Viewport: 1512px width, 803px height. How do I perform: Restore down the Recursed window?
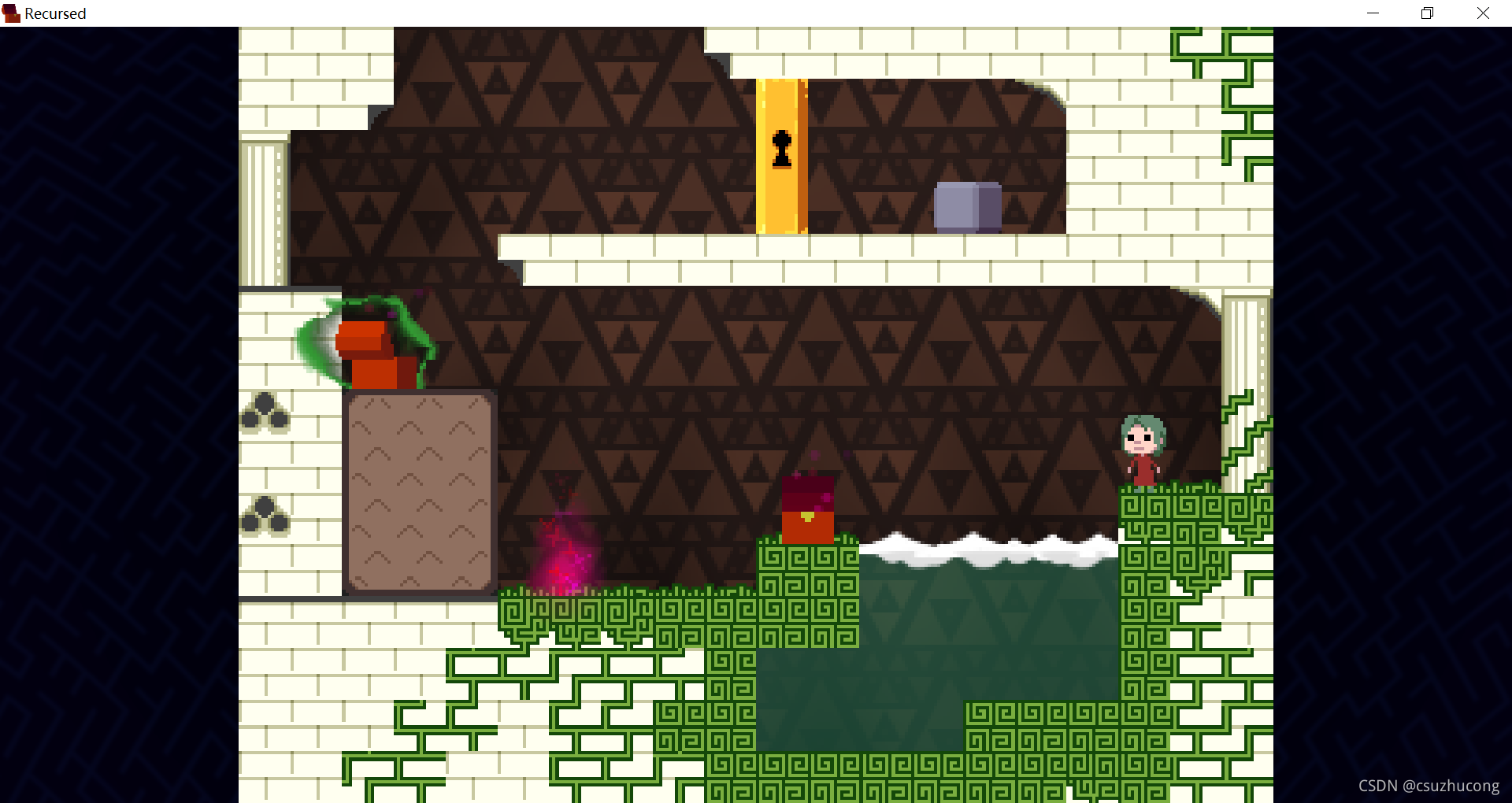click(x=1427, y=13)
